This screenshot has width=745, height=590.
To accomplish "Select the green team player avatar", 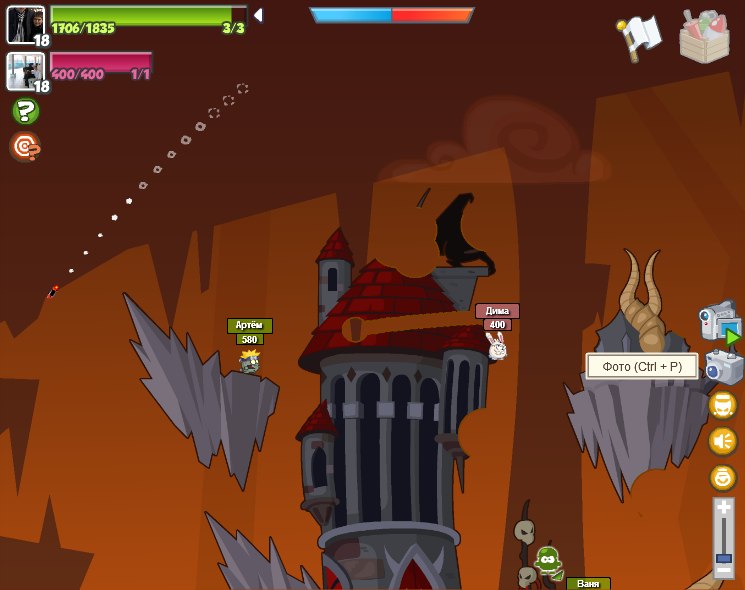I will (25, 24).
